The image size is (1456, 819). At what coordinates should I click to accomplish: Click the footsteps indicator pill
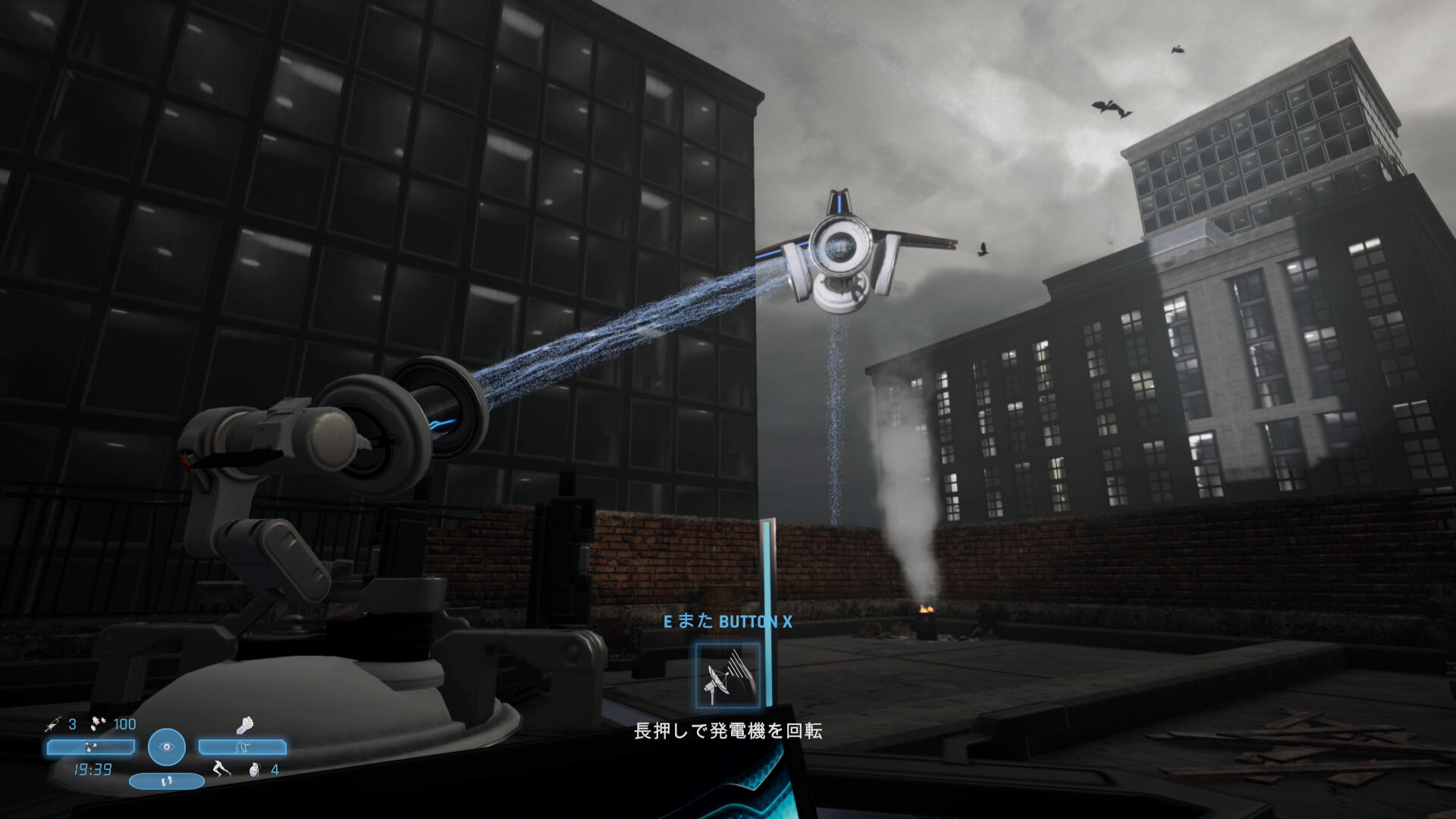click(x=167, y=780)
